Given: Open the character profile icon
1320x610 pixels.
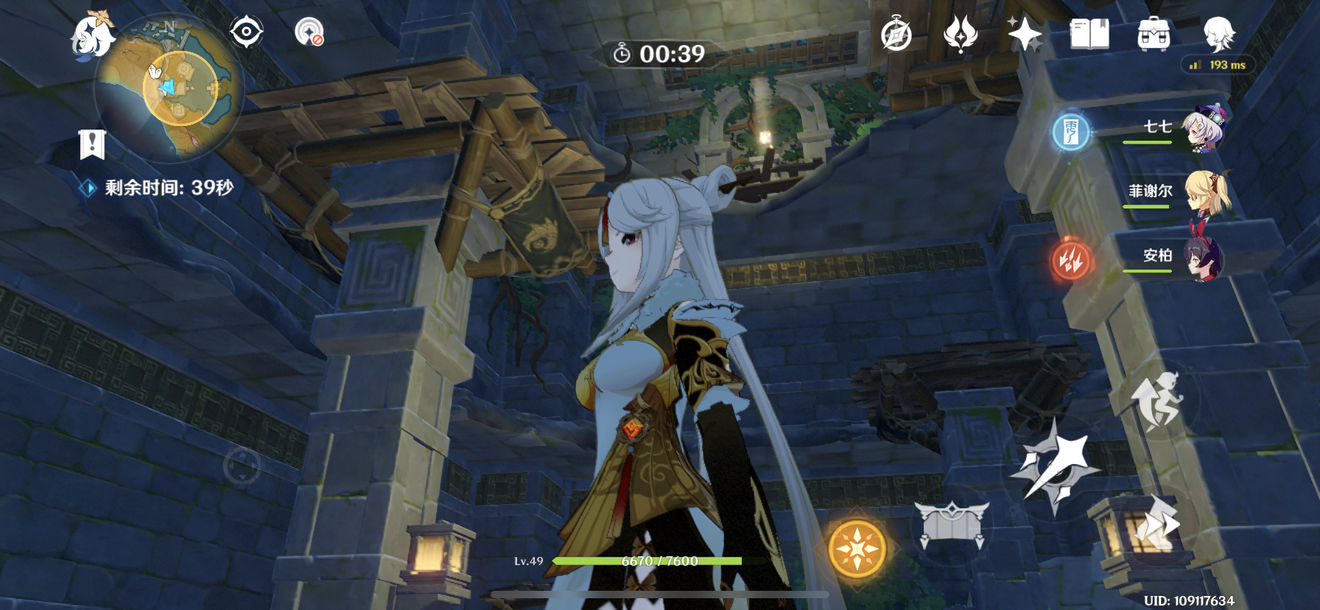Looking at the screenshot, I should (x=1219, y=35).
